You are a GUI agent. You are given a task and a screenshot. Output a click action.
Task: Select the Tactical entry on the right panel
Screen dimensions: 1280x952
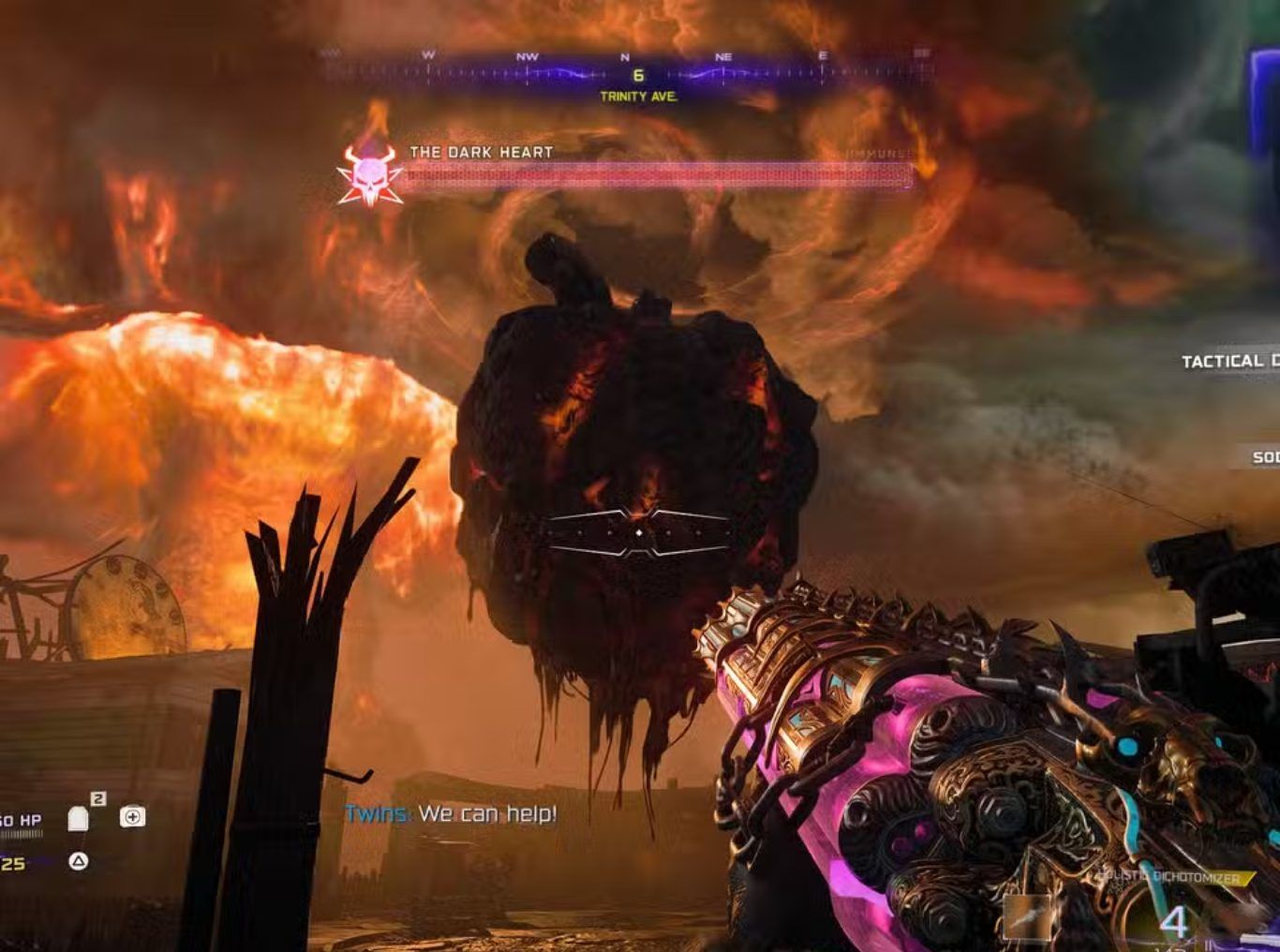click(x=1228, y=362)
